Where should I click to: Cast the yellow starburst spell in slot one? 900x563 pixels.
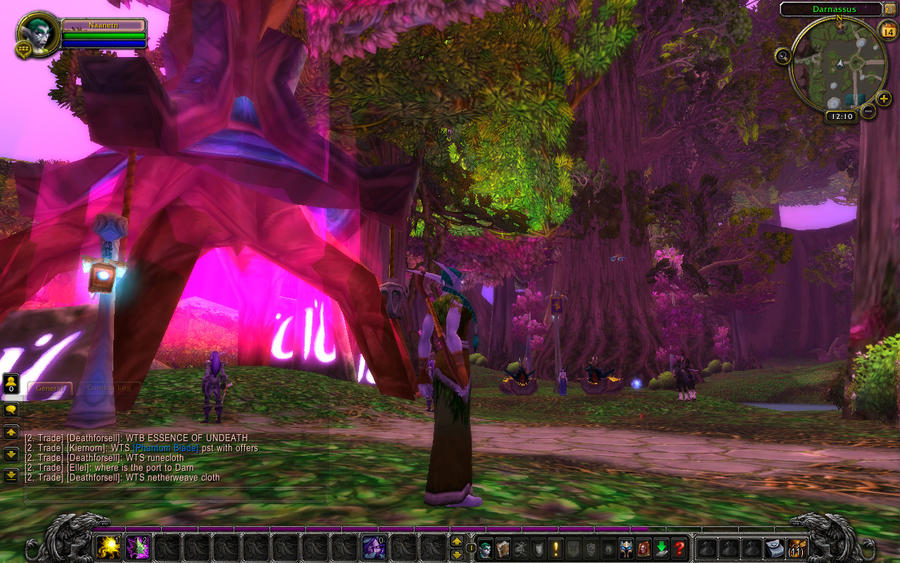[107, 547]
